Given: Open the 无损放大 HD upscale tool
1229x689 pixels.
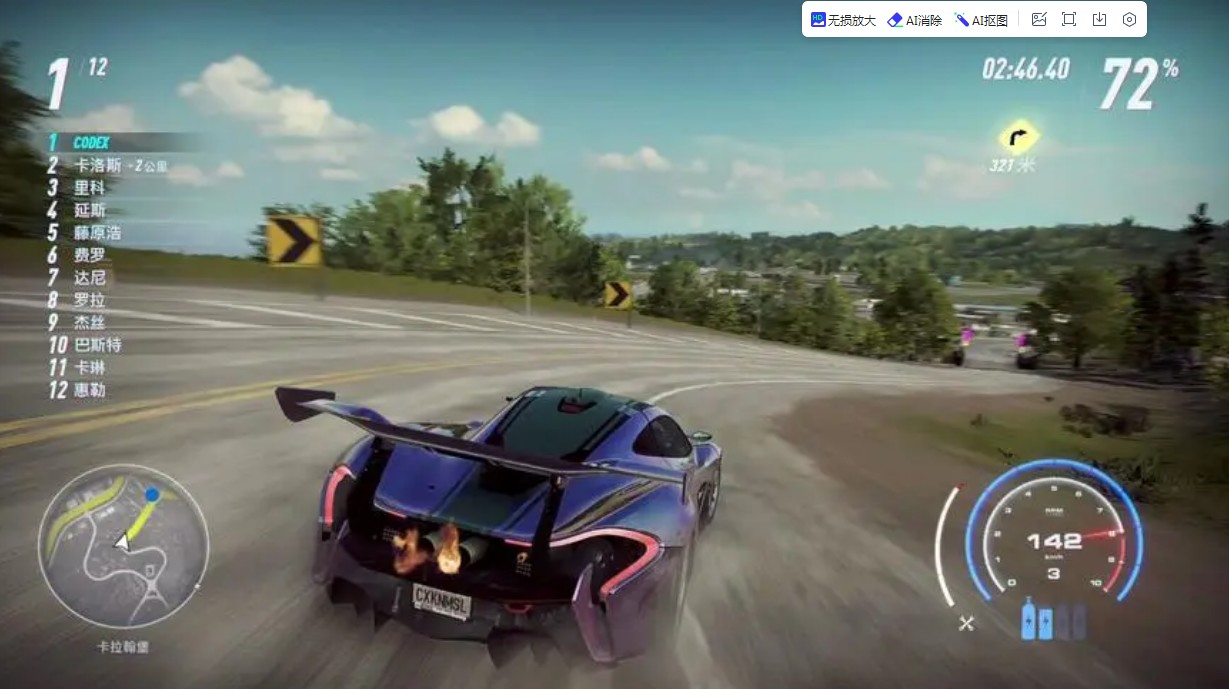Looking at the screenshot, I should click(843, 20).
